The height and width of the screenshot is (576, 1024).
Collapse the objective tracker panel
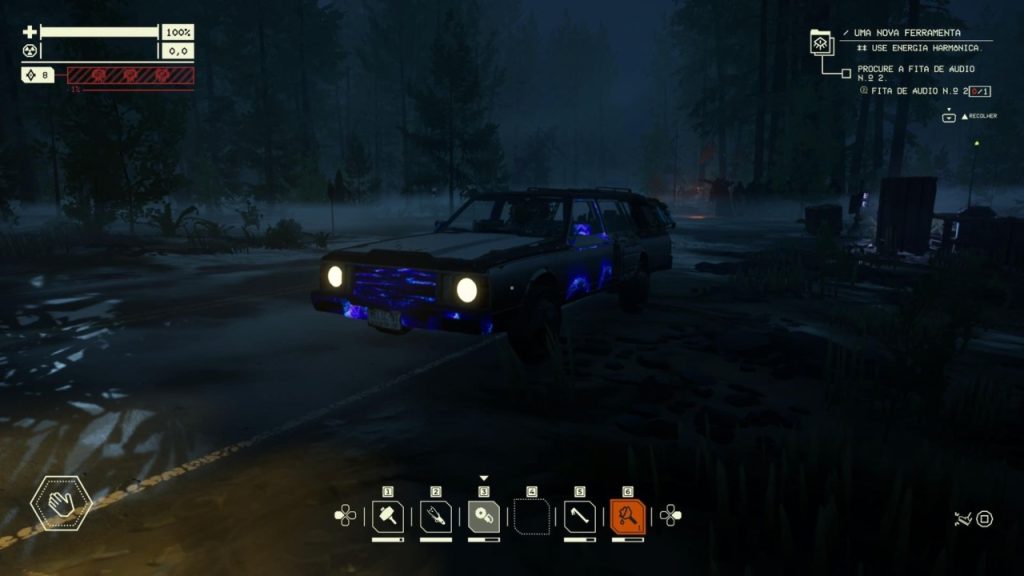(x=949, y=117)
